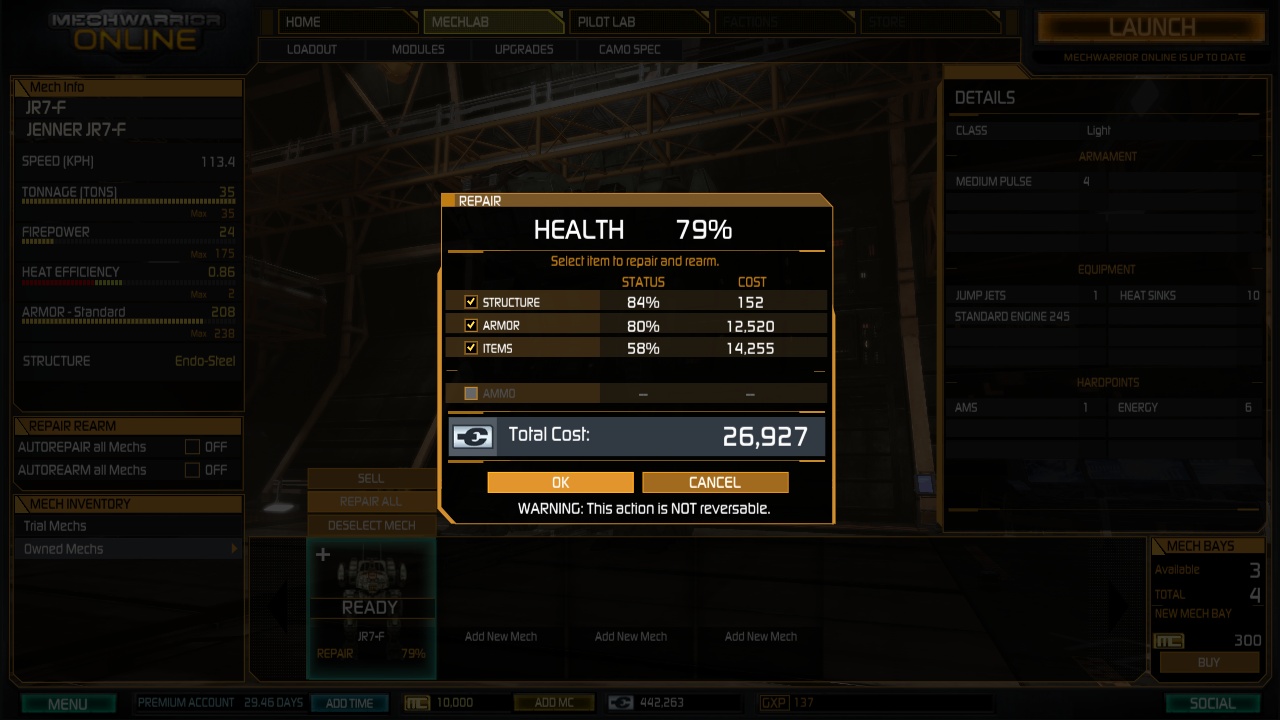Viewport: 1280px width, 720px height.
Task: Toggle the Items repair checkbox
Action: 471,348
